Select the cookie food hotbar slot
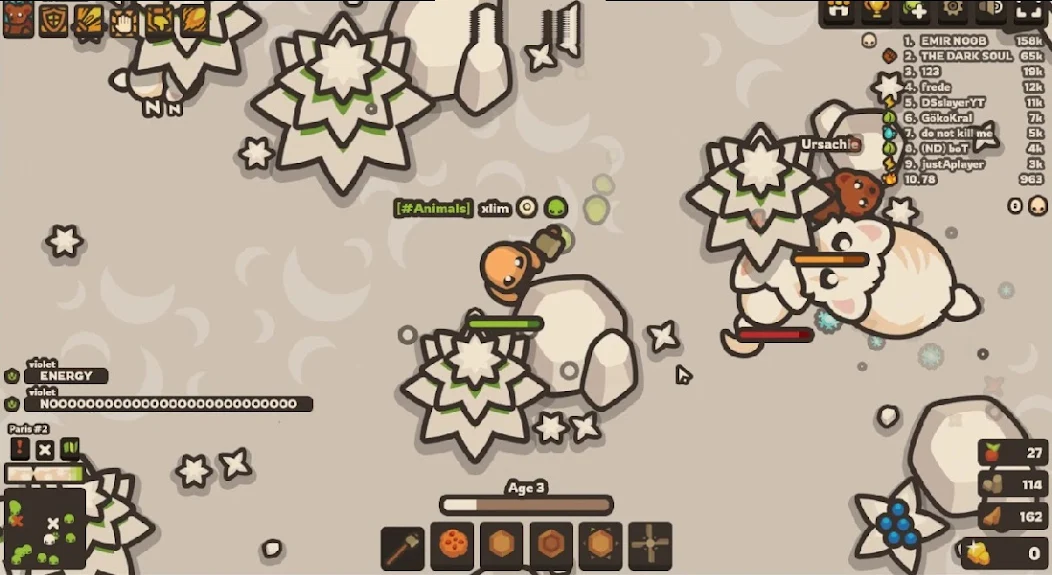This screenshot has height=575, width=1052. point(452,545)
